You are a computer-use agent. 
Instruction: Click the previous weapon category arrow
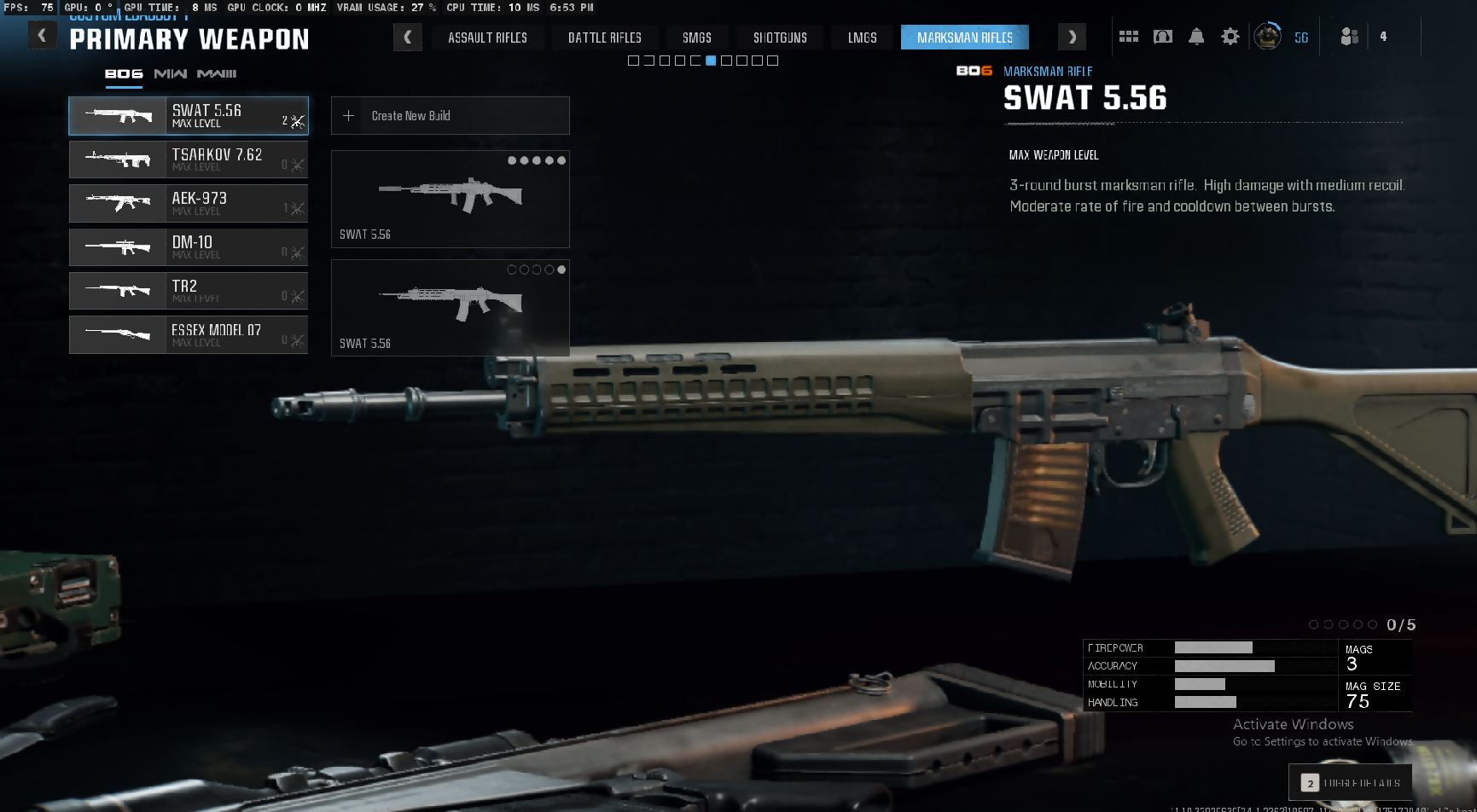[x=408, y=38]
